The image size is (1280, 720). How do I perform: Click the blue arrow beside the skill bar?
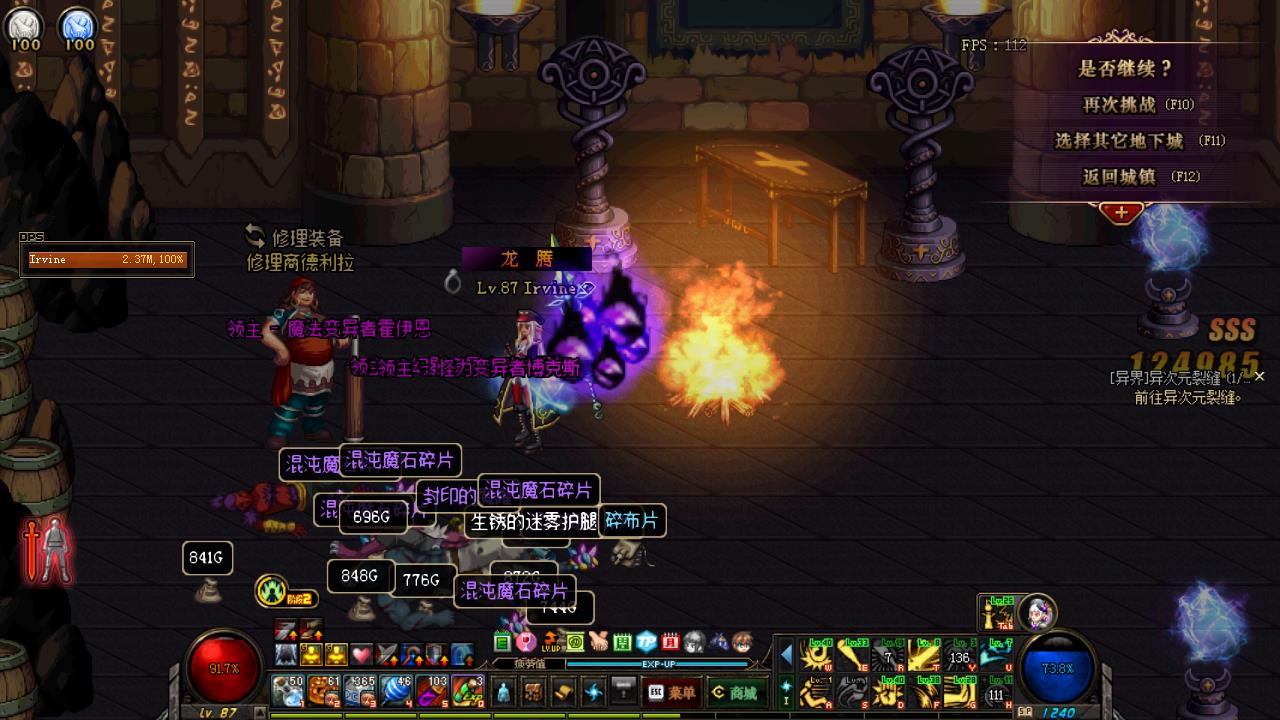point(786,655)
